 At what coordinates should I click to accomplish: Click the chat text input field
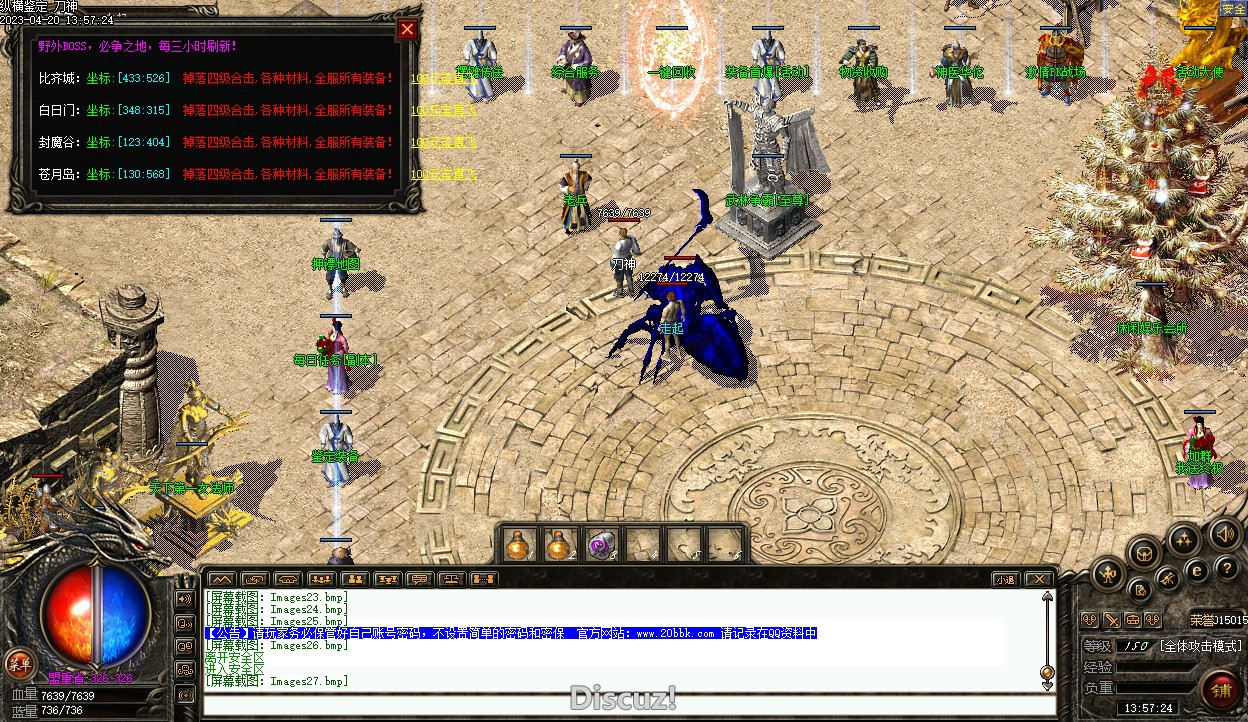click(x=620, y=703)
